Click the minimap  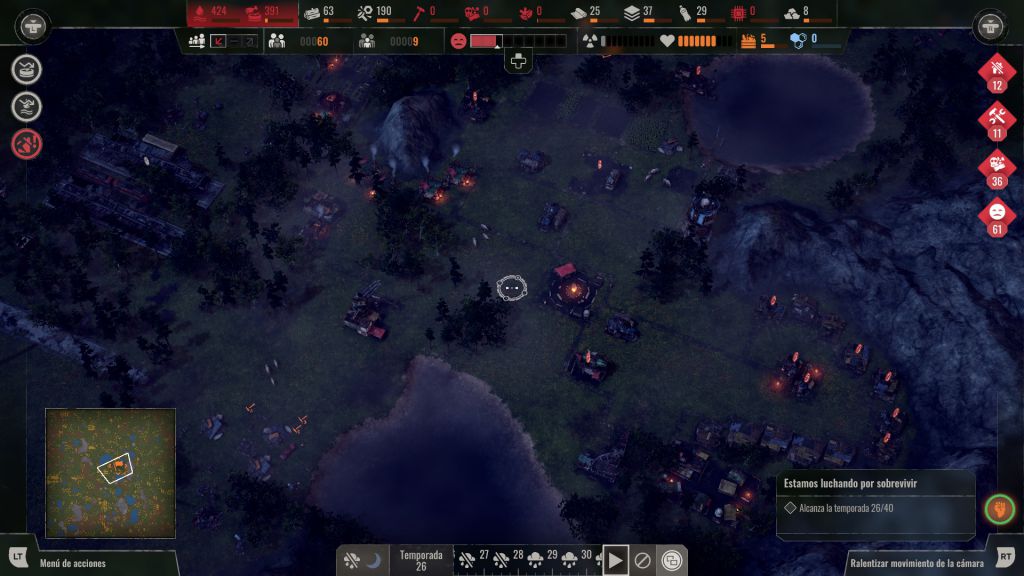click(x=110, y=473)
